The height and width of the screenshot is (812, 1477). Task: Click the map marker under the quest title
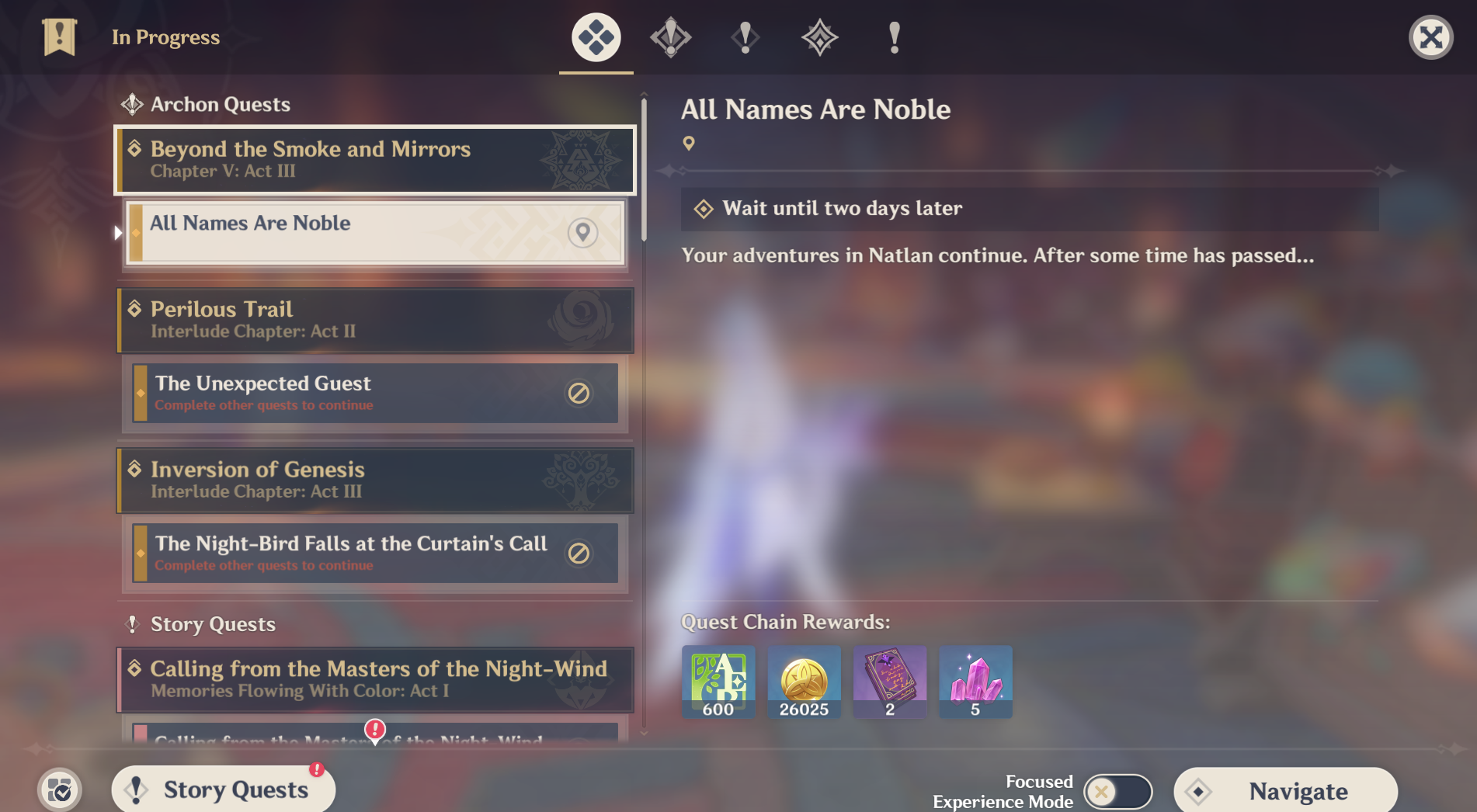click(x=690, y=143)
